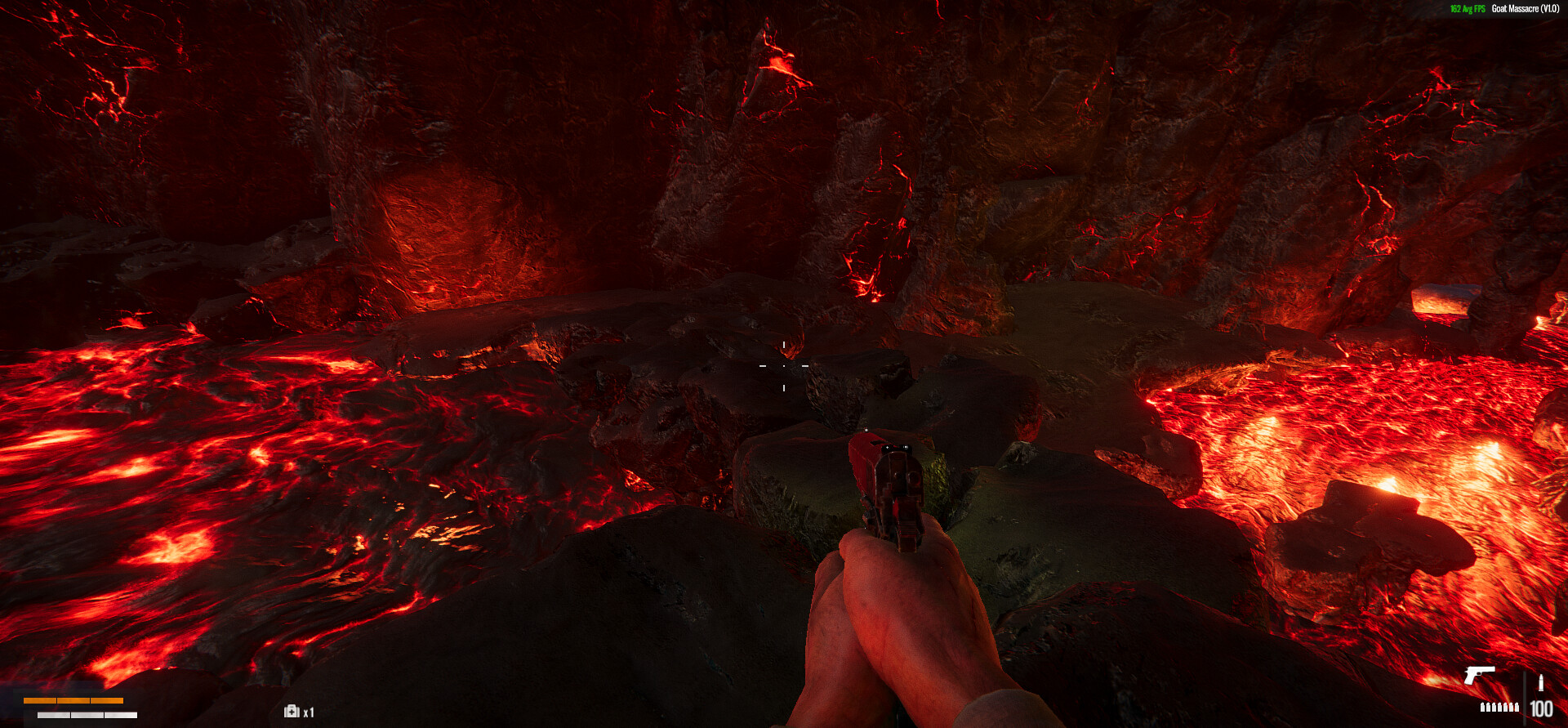The image size is (1568, 728).
Task: Select the middle segment of the health bar
Action: [x=73, y=700]
